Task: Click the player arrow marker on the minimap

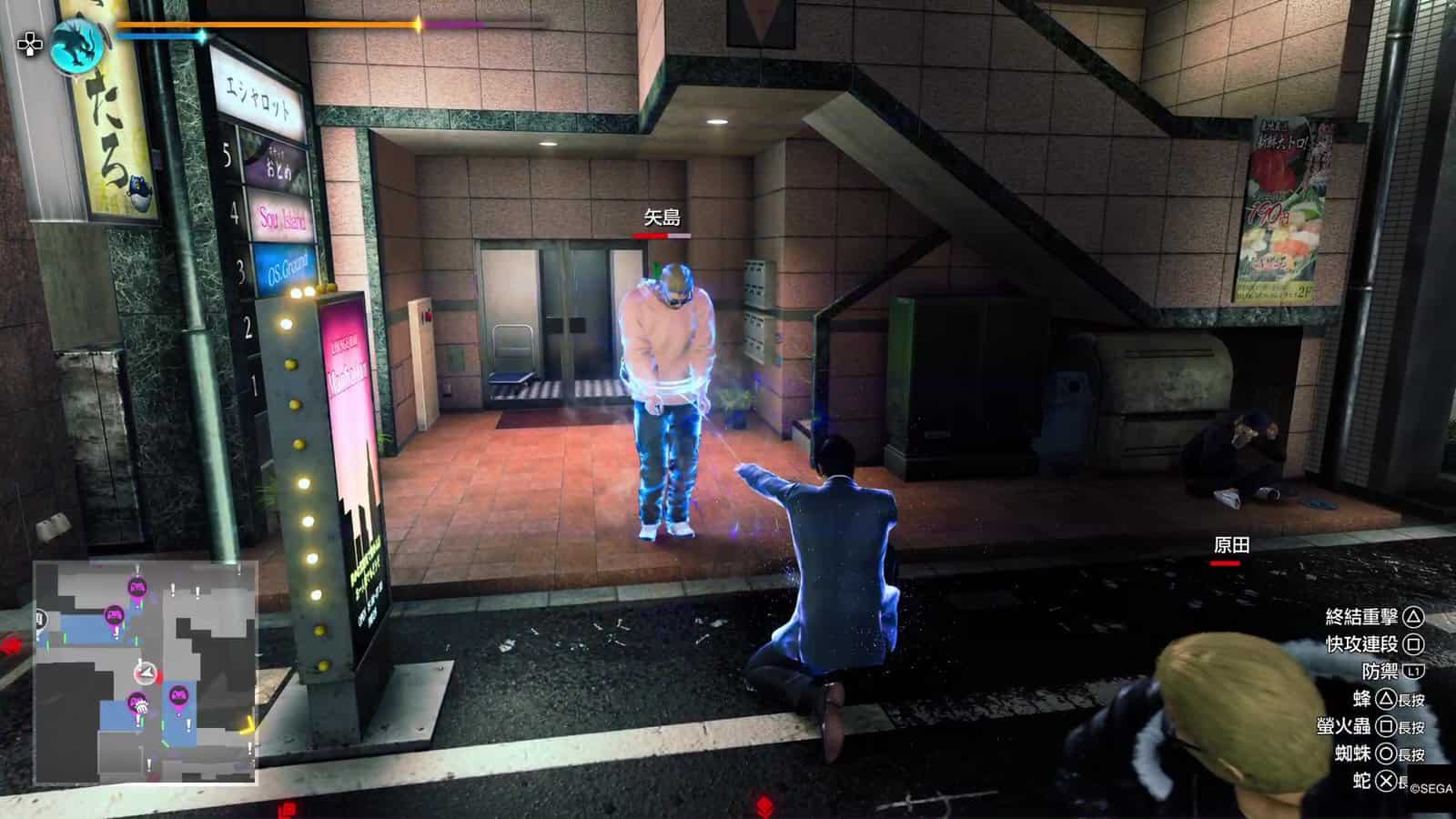Action: click(146, 673)
